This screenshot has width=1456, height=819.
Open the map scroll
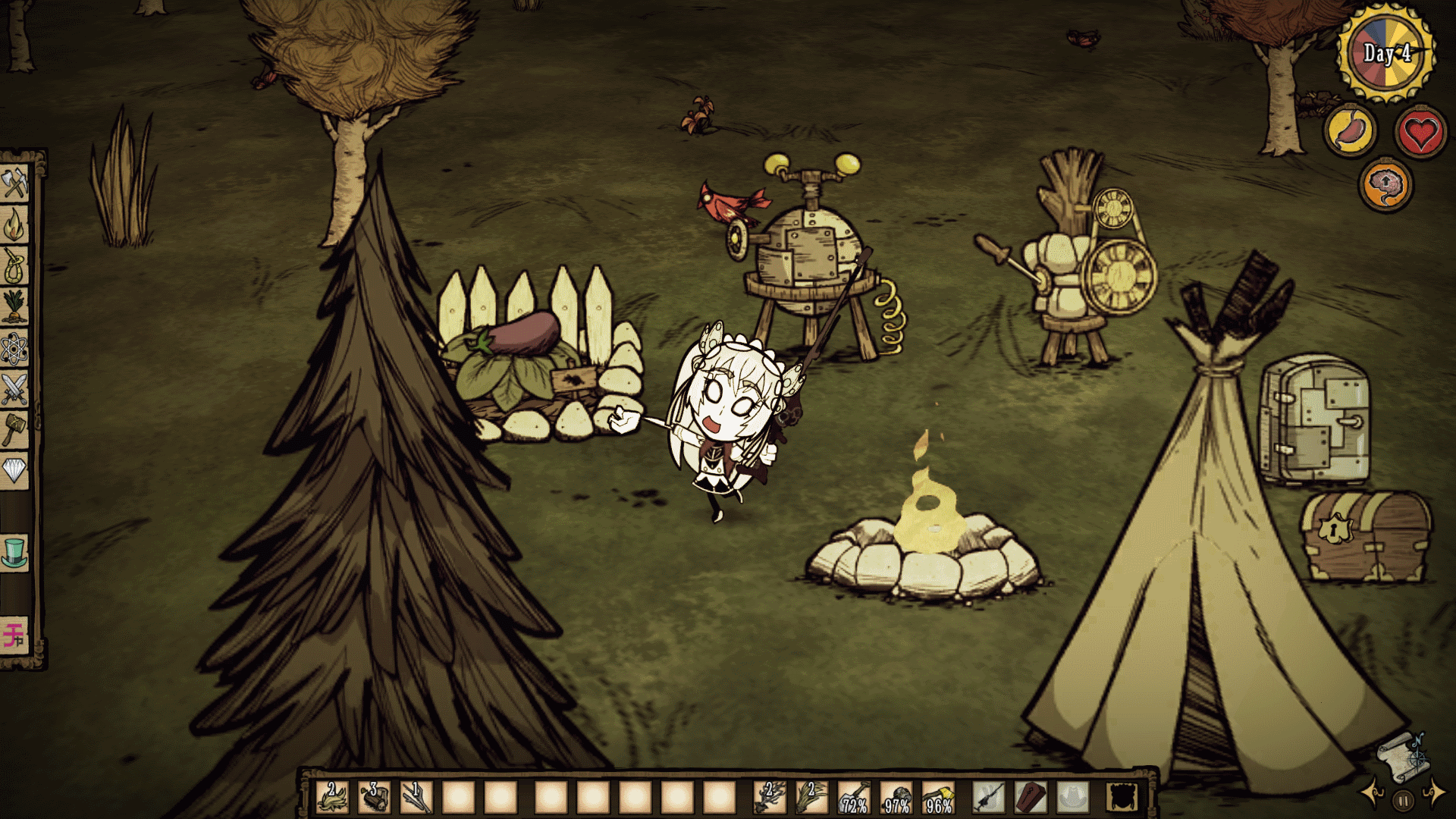tap(1402, 757)
